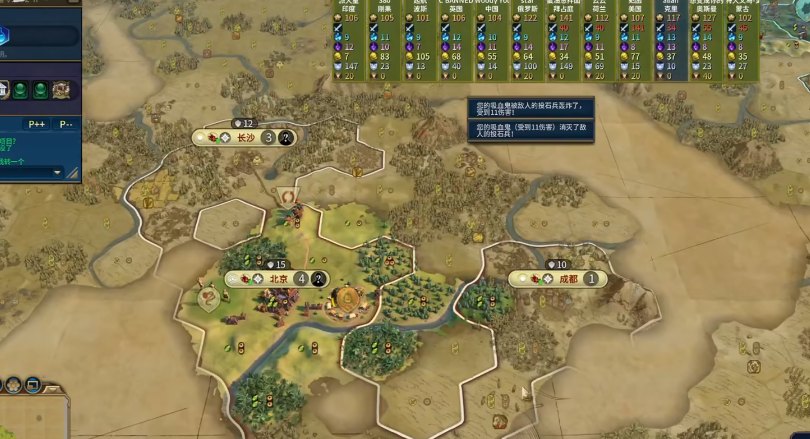Select the 拜占庭 scoreboard column
Image resolution: width=810 pixels, height=439 pixels.
click(565, 40)
